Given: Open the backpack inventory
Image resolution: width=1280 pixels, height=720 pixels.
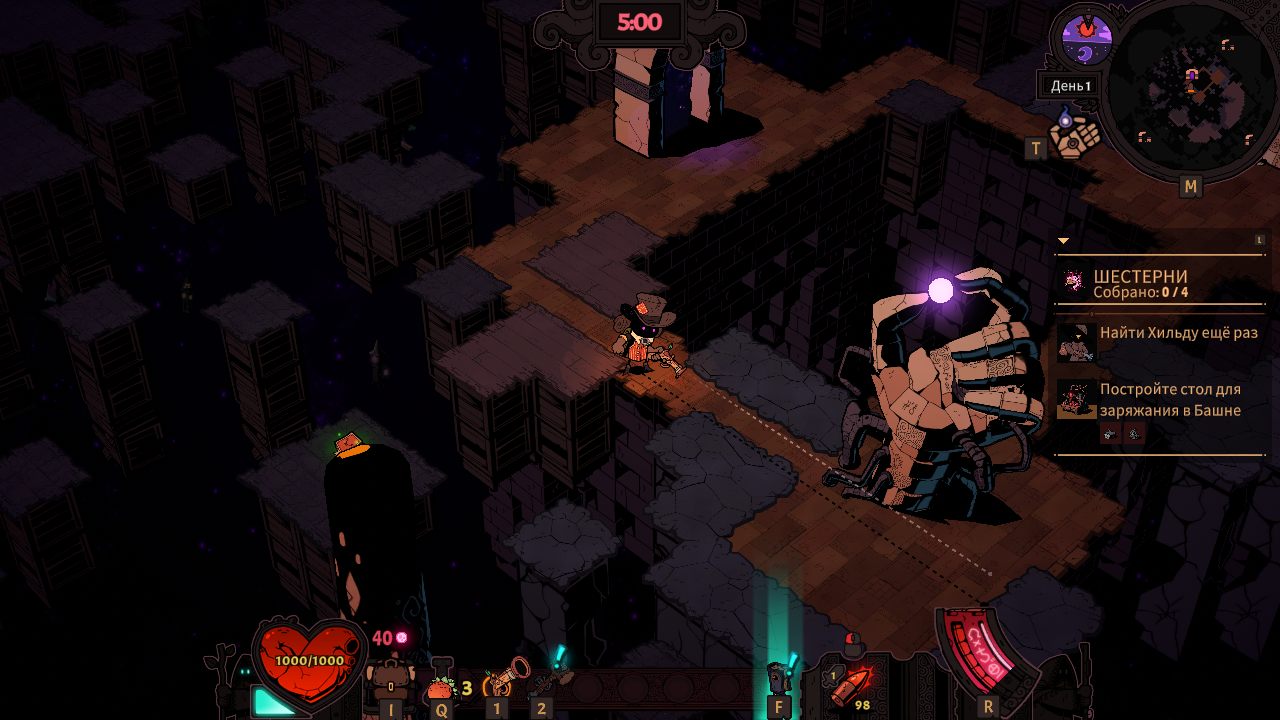Looking at the screenshot, I should 392,684.
